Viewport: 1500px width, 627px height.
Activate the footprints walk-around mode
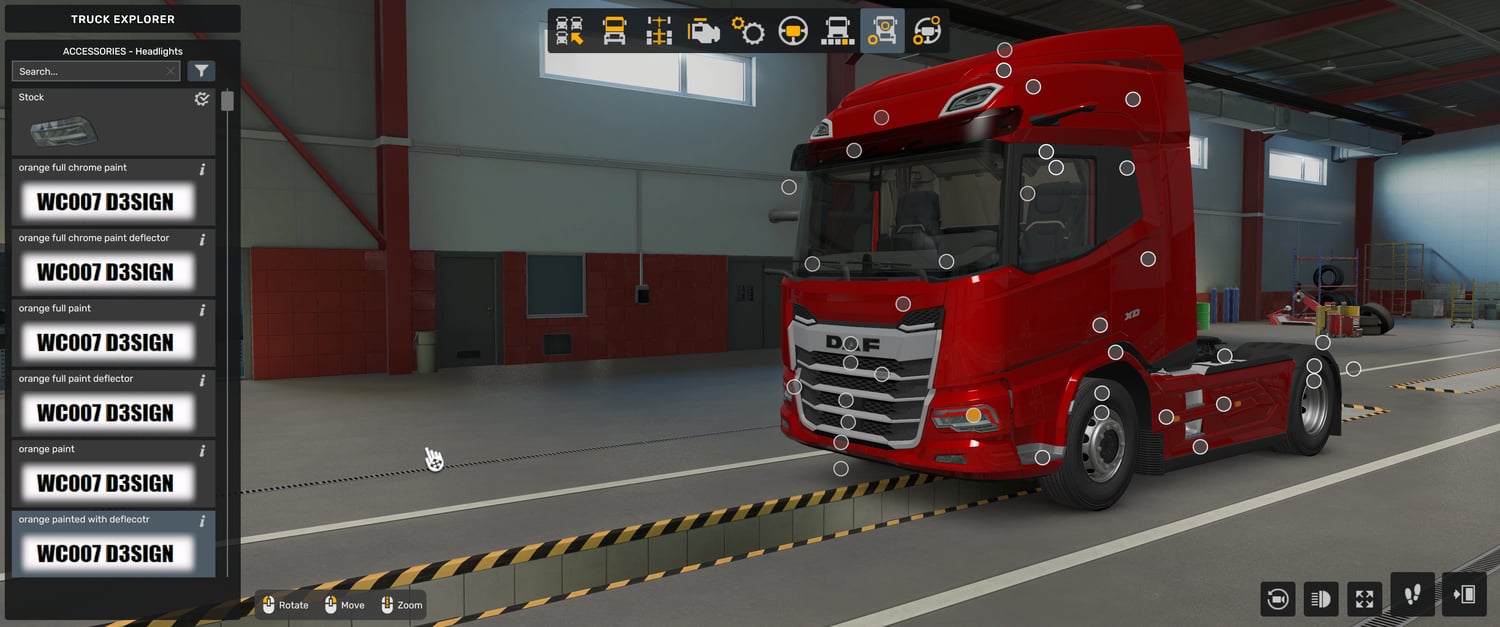click(1412, 595)
